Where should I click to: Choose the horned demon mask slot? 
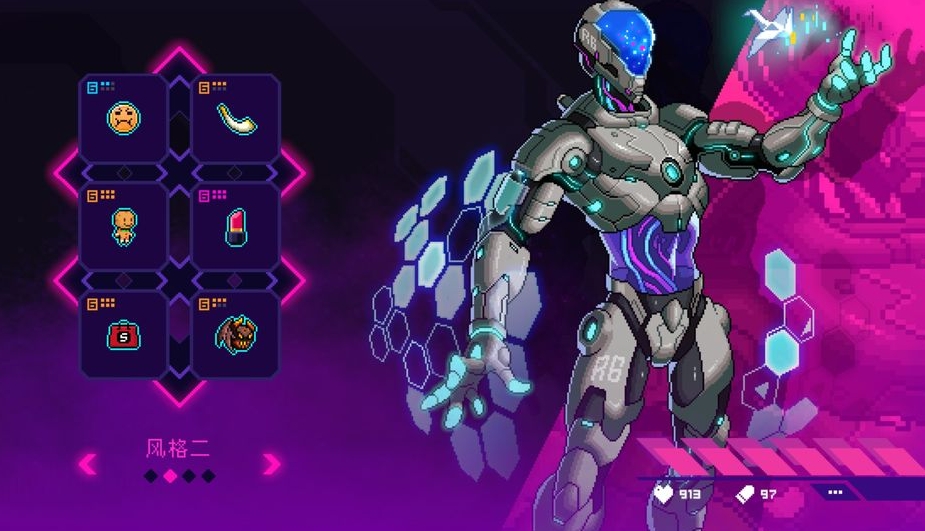pyautogui.click(x=236, y=334)
